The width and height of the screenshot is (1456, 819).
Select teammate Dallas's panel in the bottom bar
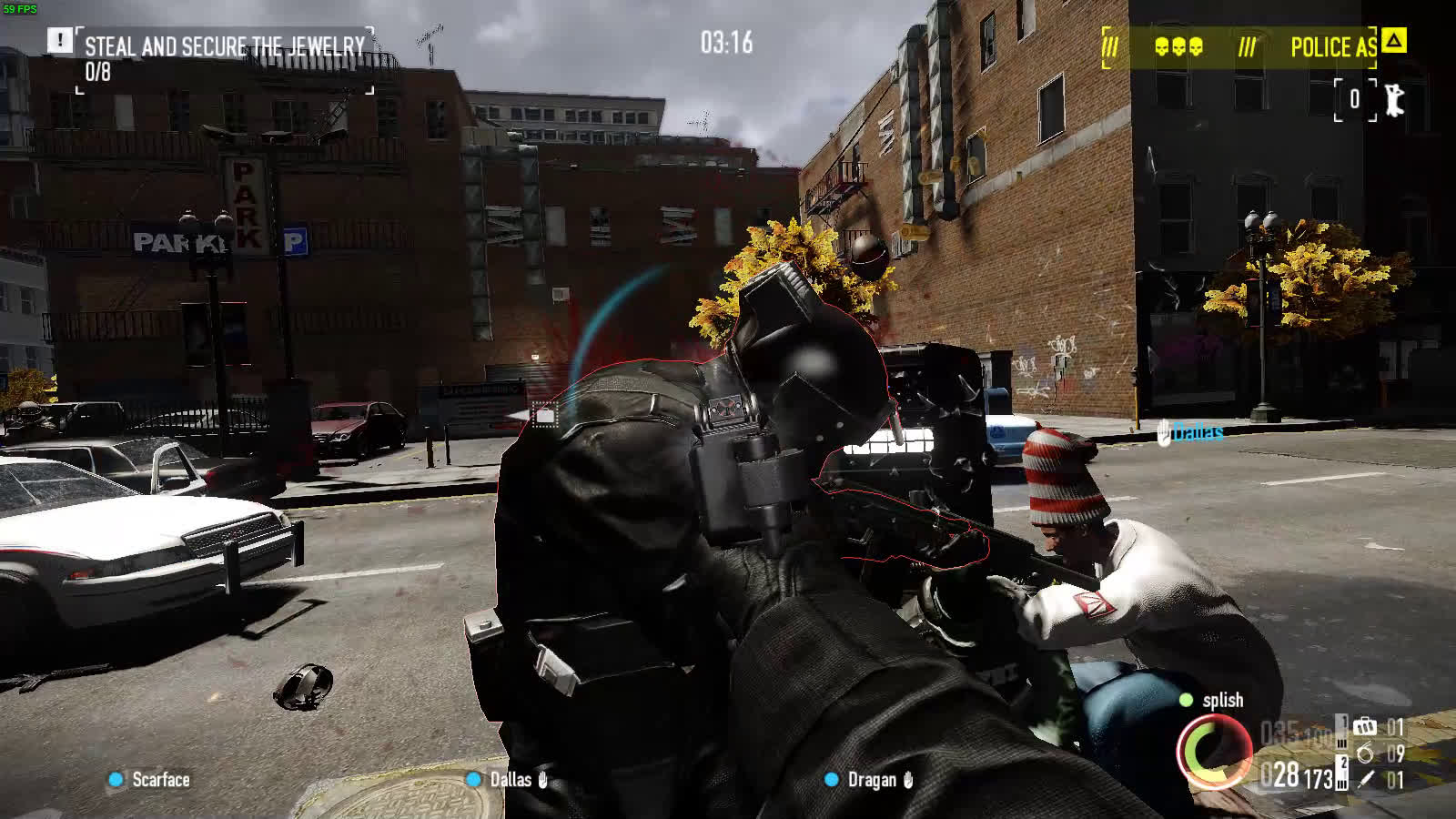[510, 780]
